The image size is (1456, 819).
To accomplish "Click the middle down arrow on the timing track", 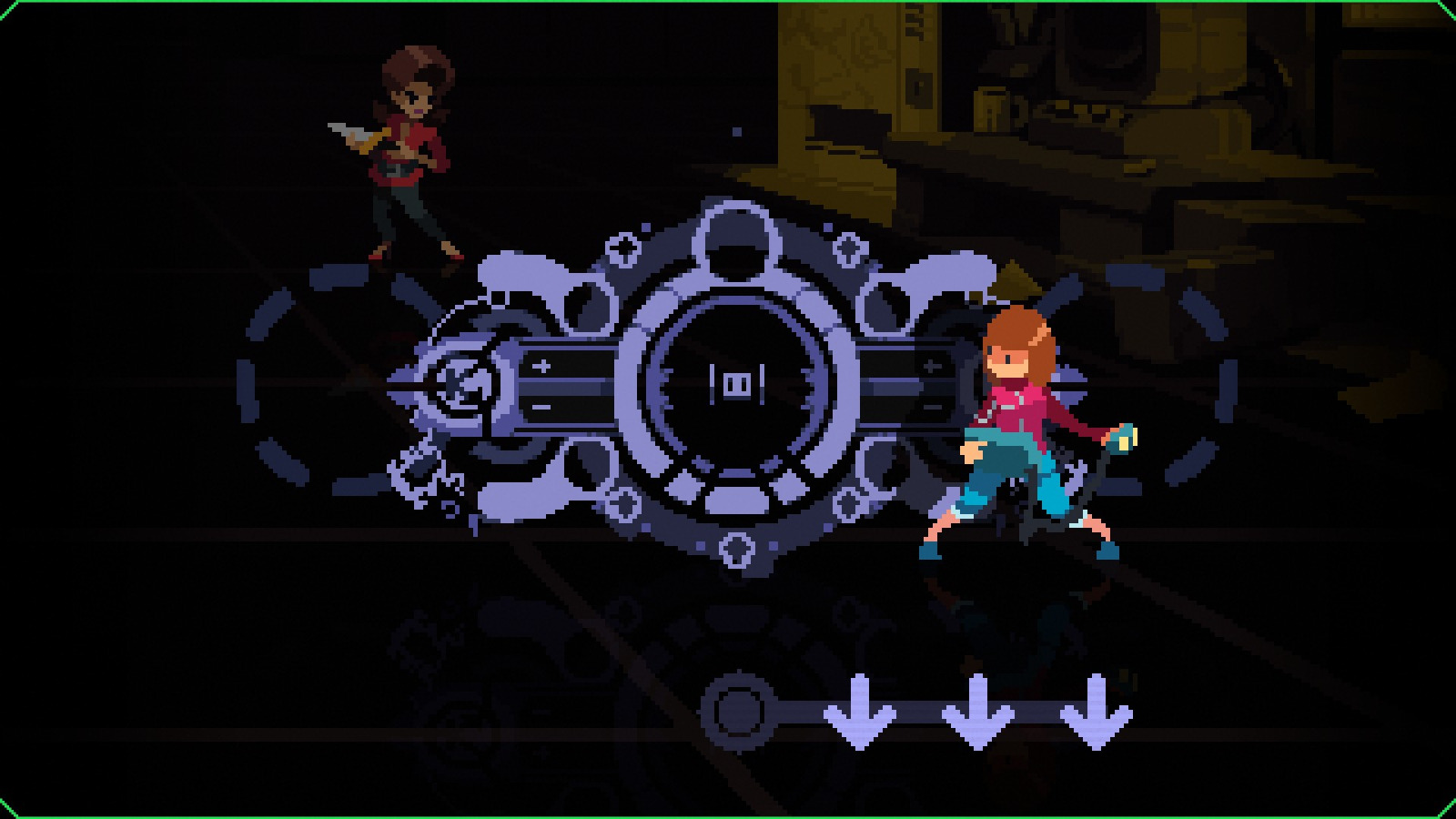I will coord(976,714).
